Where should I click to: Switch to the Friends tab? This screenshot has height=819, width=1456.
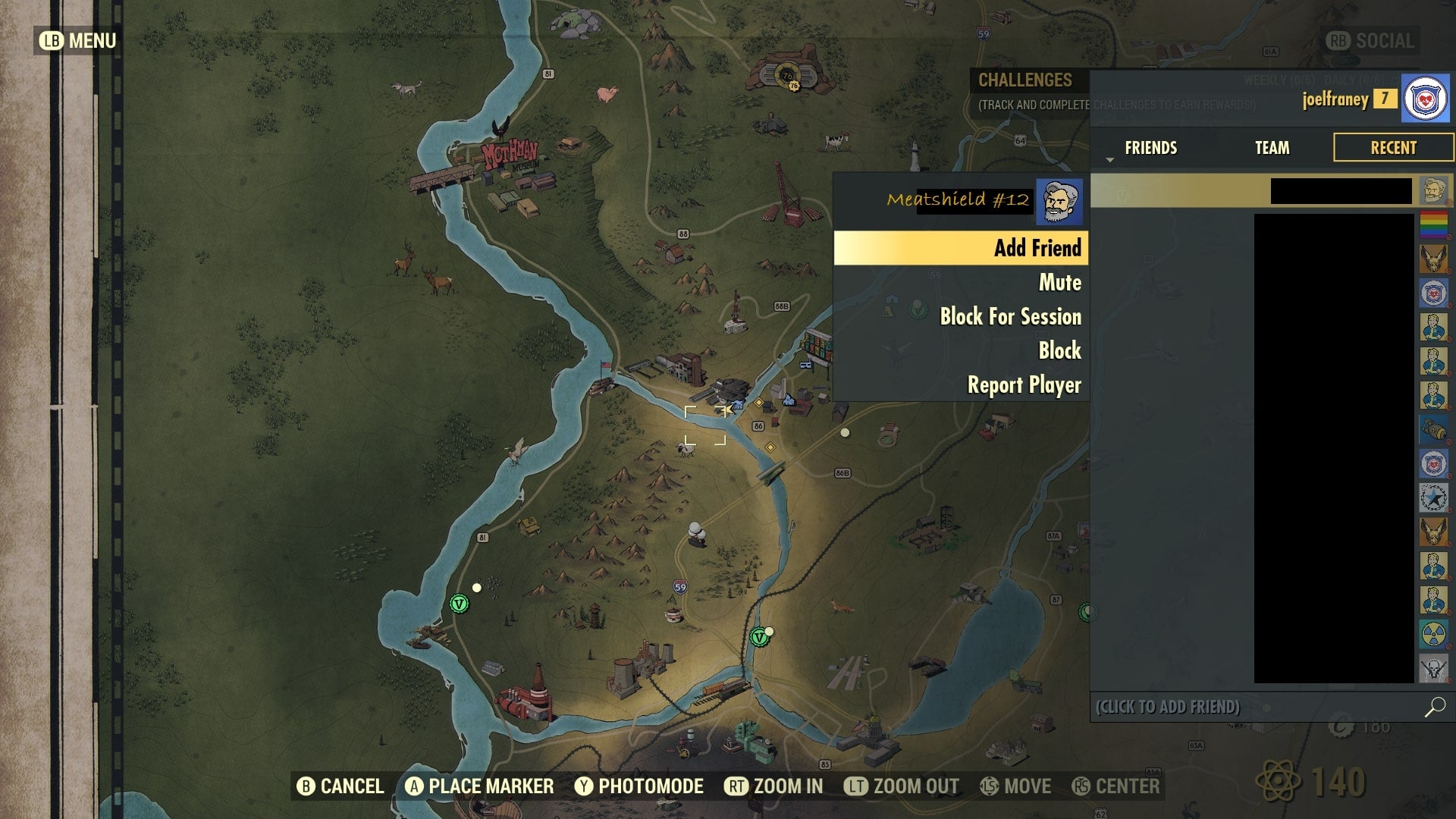1150,148
